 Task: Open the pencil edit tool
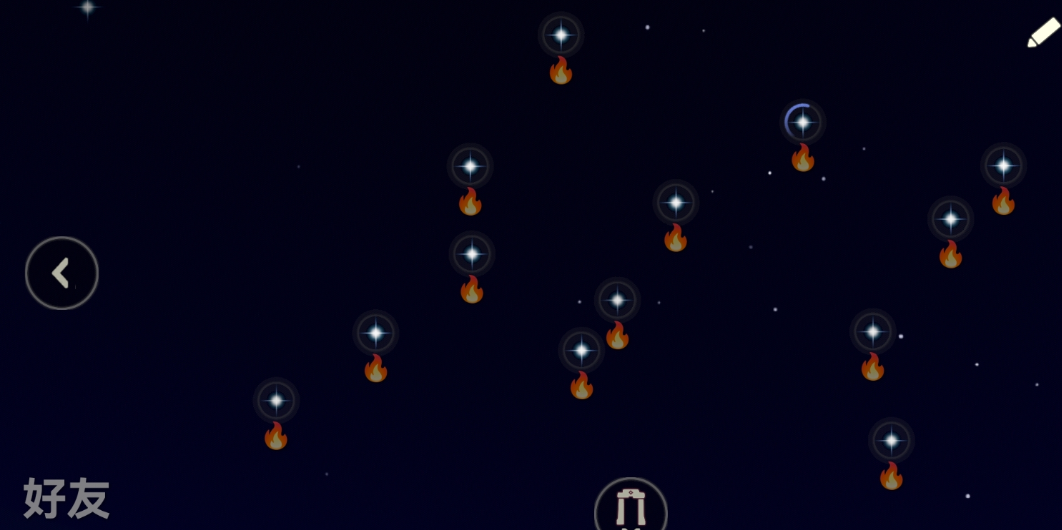click(x=1042, y=33)
